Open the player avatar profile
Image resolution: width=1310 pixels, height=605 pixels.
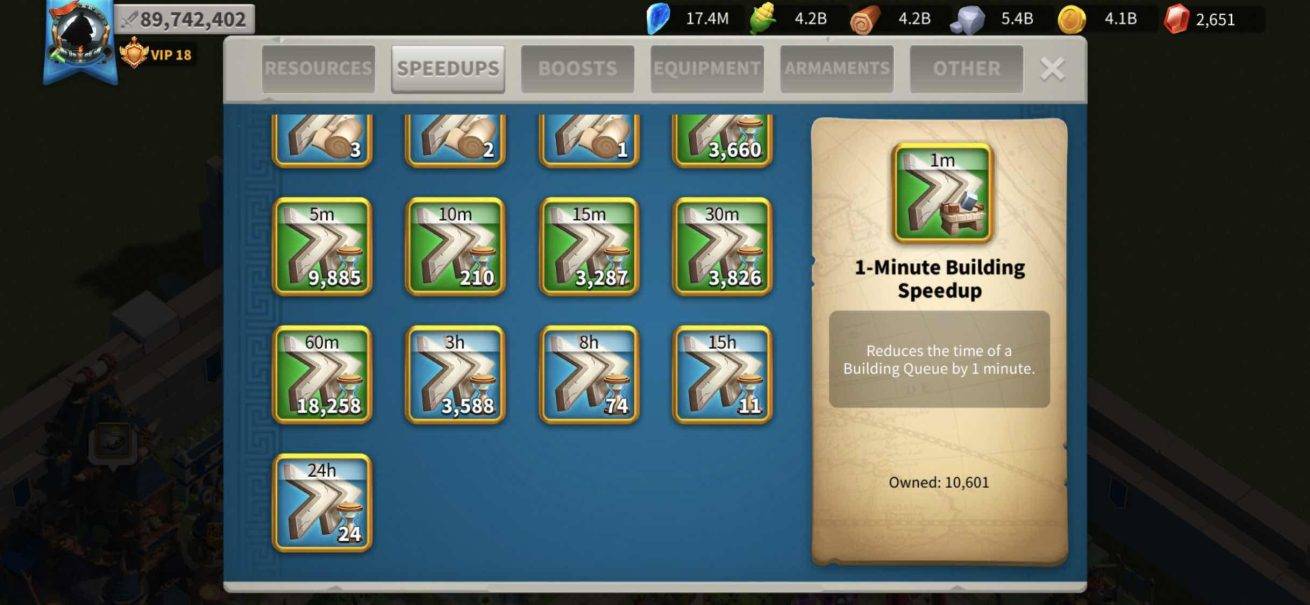pyautogui.click(x=80, y=38)
